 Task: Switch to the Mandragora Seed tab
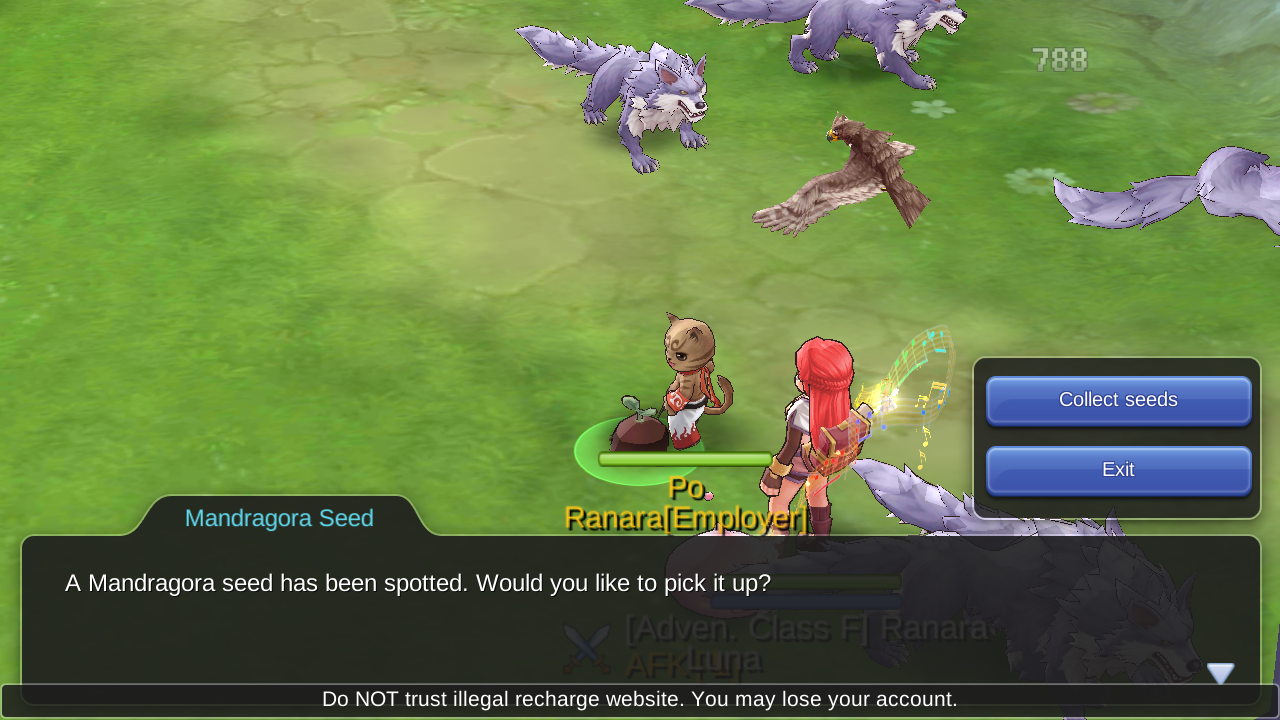tap(279, 517)
